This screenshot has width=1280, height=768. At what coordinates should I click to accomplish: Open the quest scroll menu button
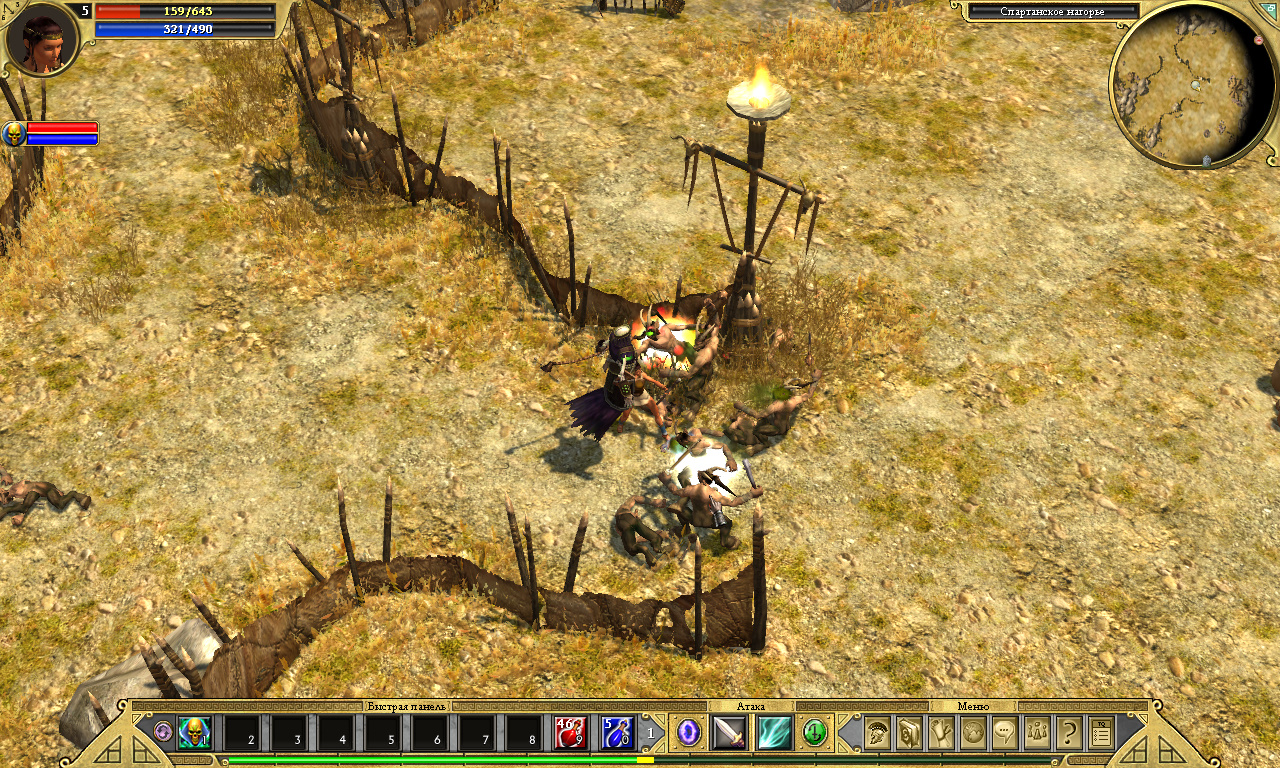tap(942, 733)
